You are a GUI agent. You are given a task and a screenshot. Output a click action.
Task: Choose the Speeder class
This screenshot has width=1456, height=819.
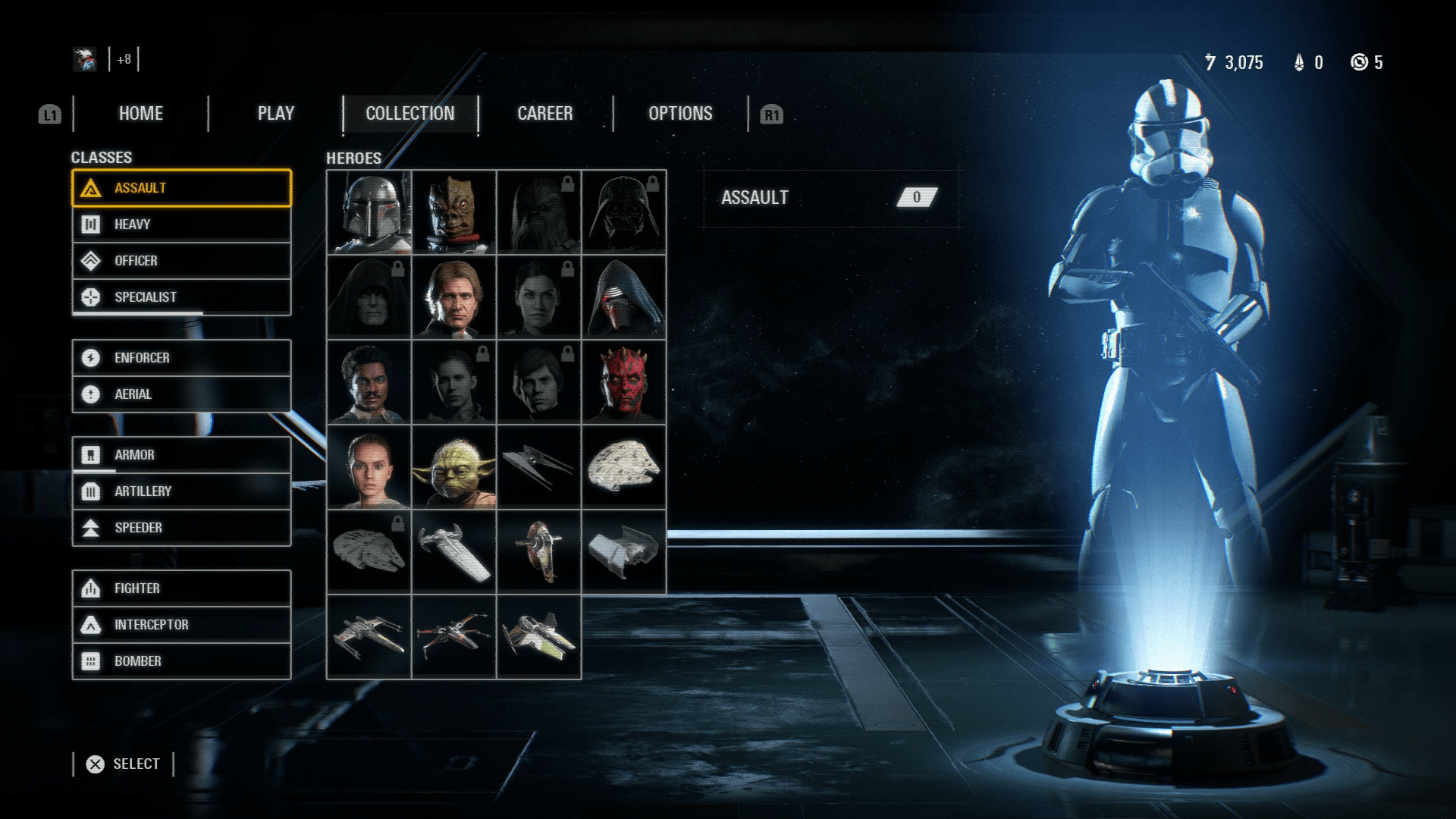tap(181, 528)
